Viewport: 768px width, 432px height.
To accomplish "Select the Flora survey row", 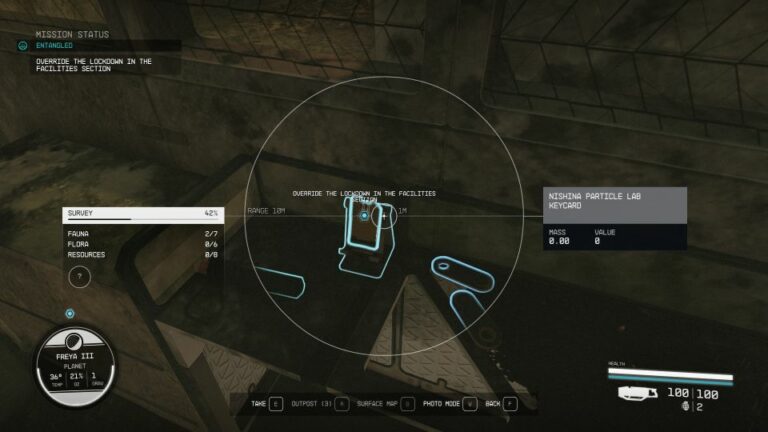I will coord(142,244).
